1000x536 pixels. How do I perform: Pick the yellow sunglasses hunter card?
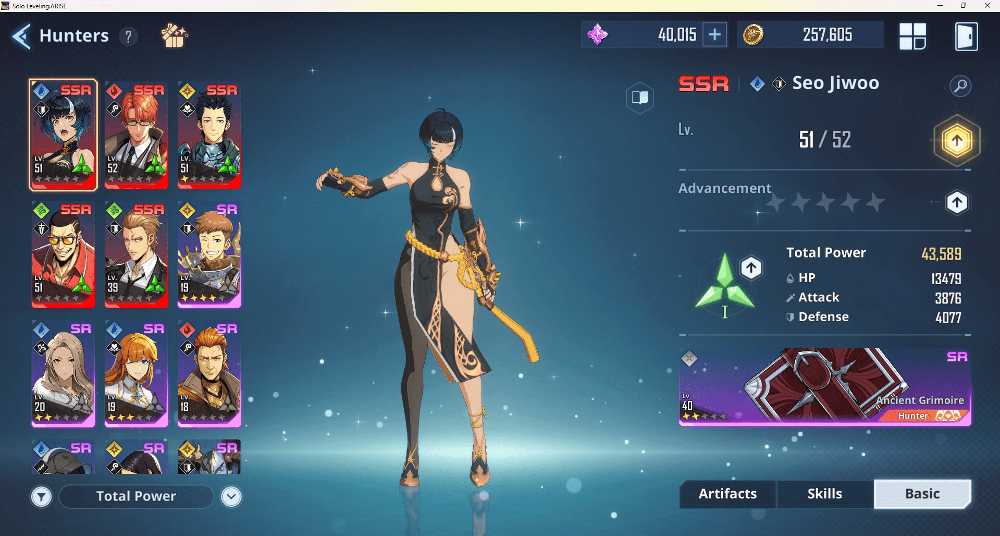[x=63, y=254]
